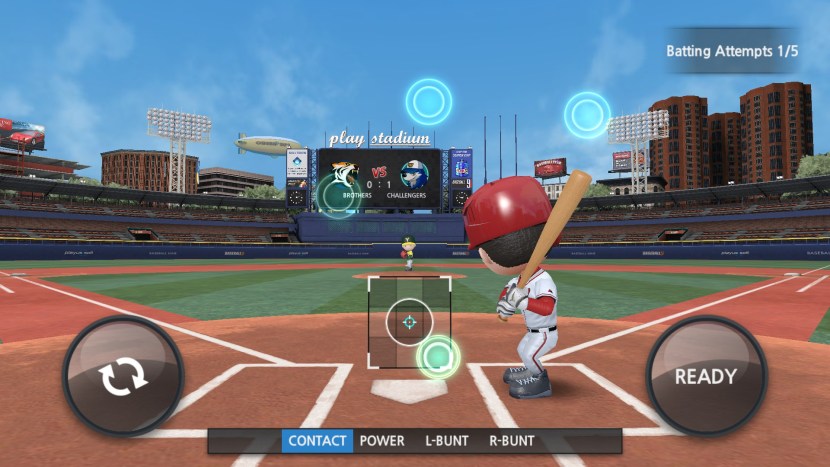The width and height of the screenshot is (830, 467).
Task: Click the strike zone crosshair reticle
Action: (x=408, y=322)
